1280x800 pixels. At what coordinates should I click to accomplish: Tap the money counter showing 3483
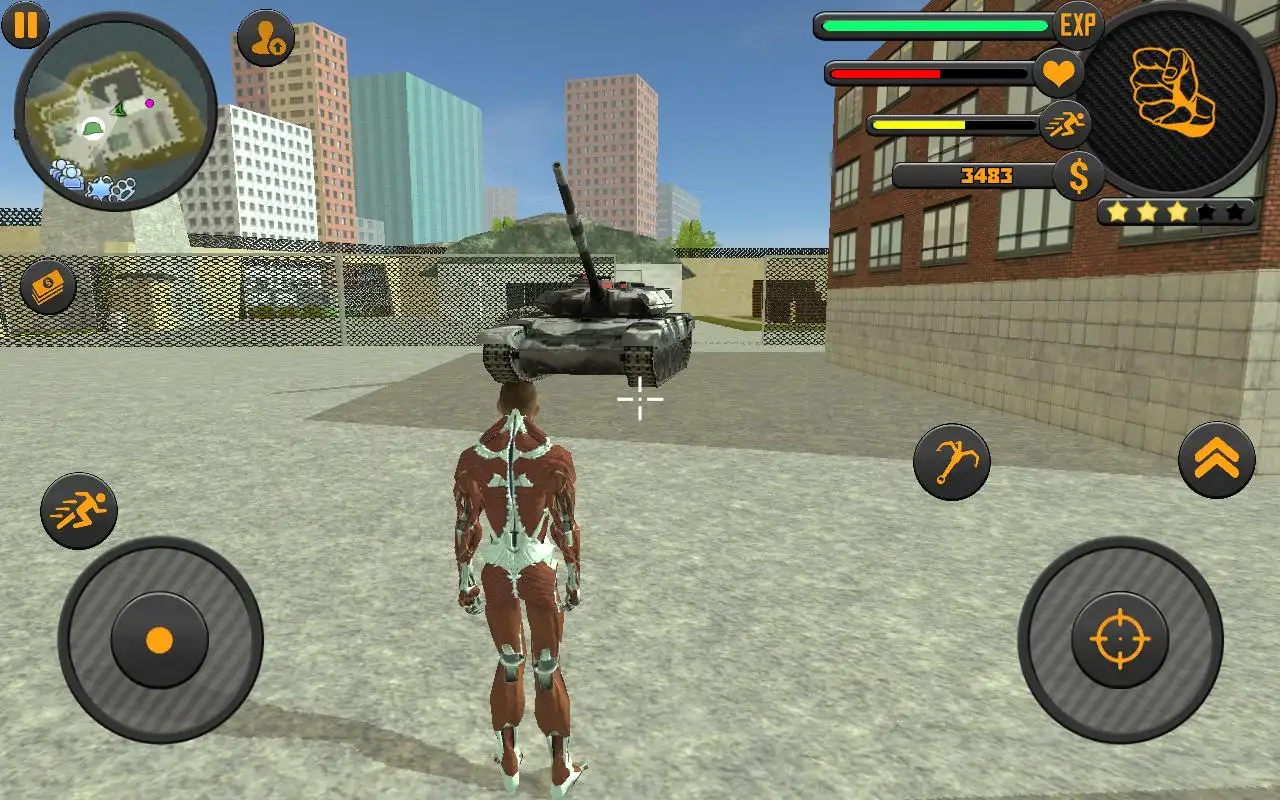click(985, 175)
